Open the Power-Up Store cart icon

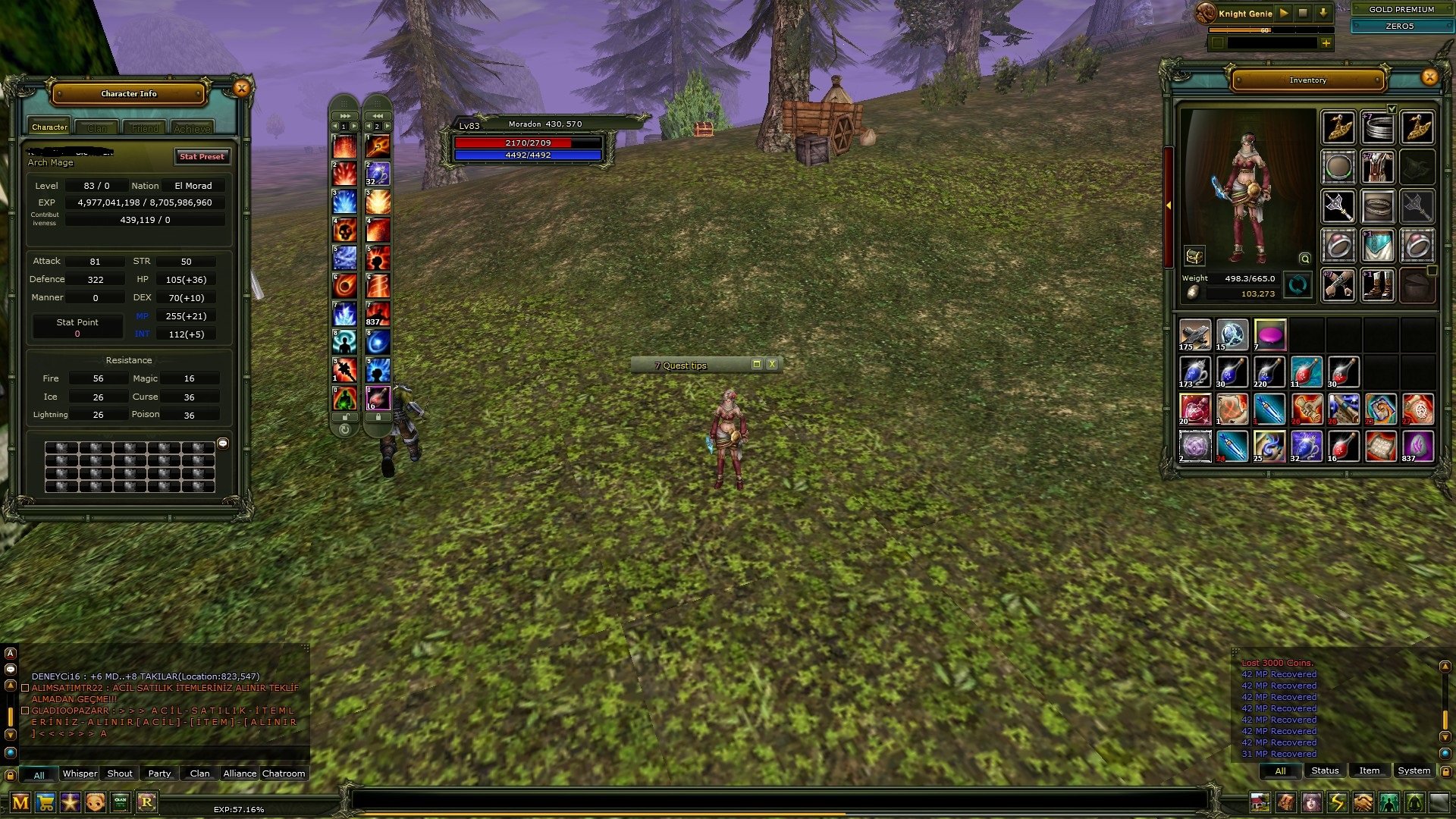(x=45, y=800)
